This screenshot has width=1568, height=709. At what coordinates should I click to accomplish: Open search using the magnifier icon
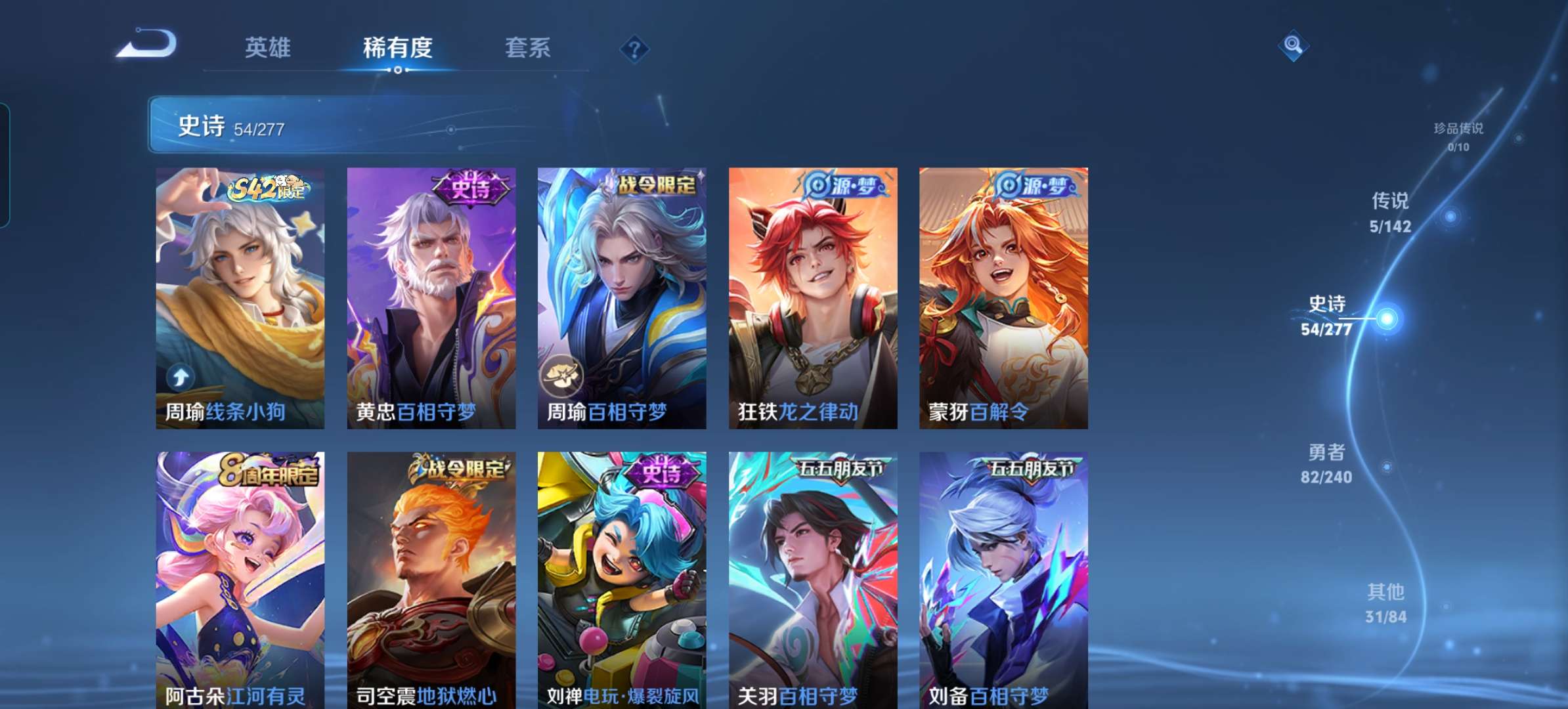(x=1292, y=47)
